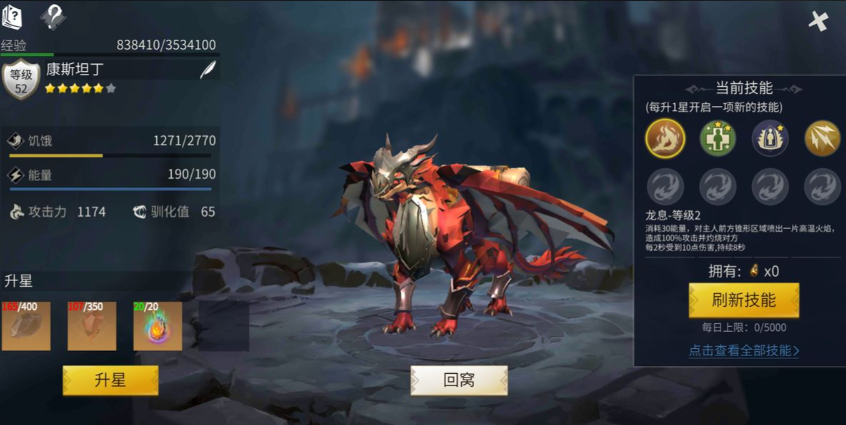
Task: Rename the dragon with the feather icon
Action: click(x=207, y=70)
